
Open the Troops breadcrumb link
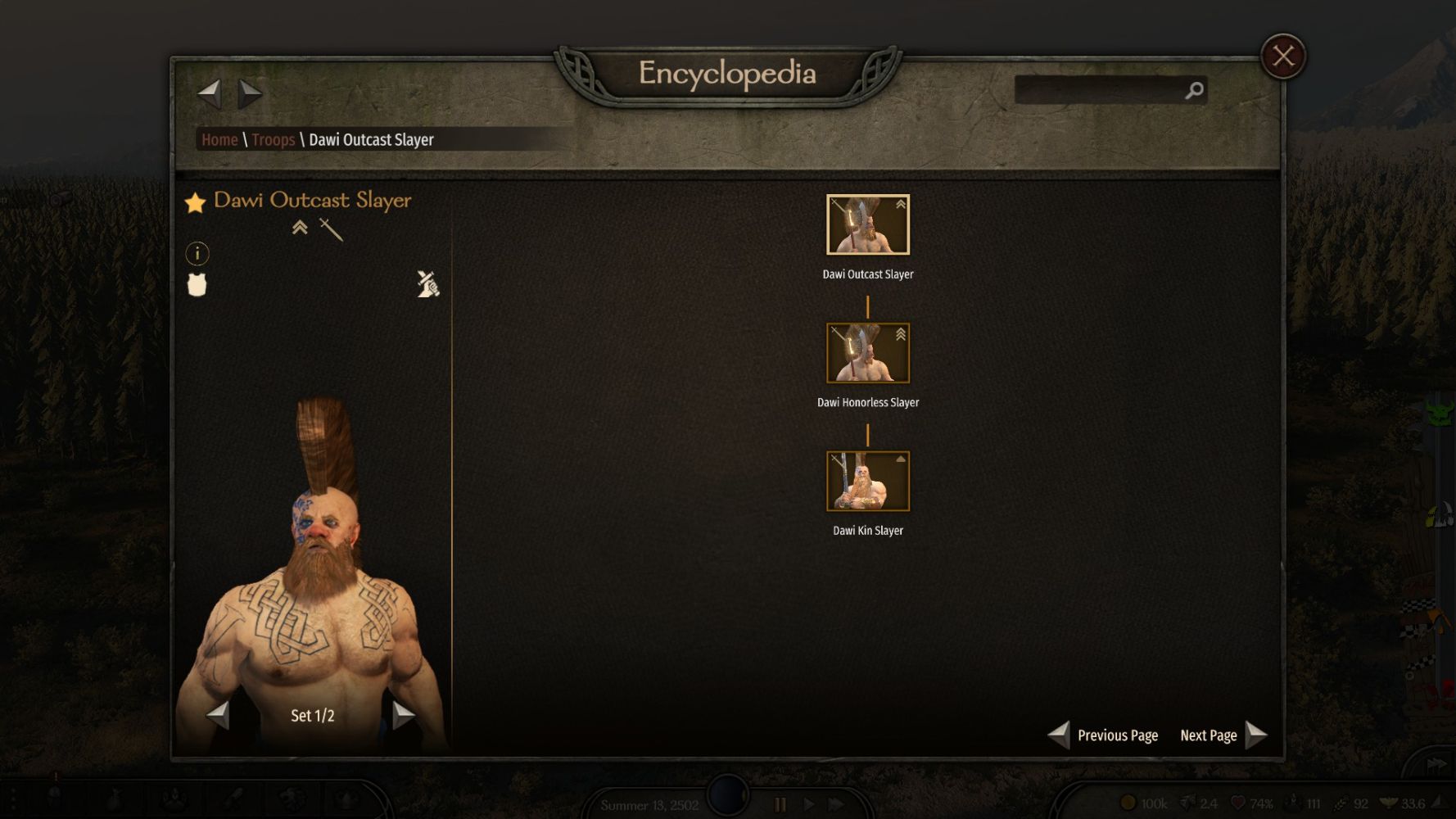[x=273, y=140]
